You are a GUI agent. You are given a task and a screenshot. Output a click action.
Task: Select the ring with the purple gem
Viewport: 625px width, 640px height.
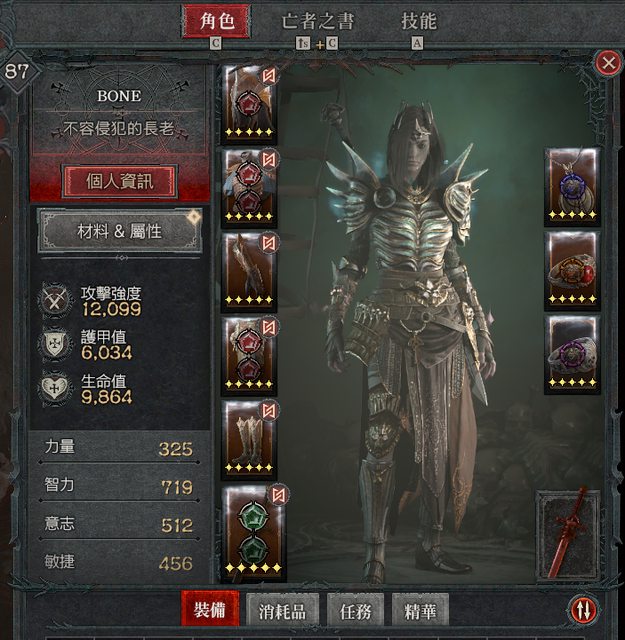[572, 354]
